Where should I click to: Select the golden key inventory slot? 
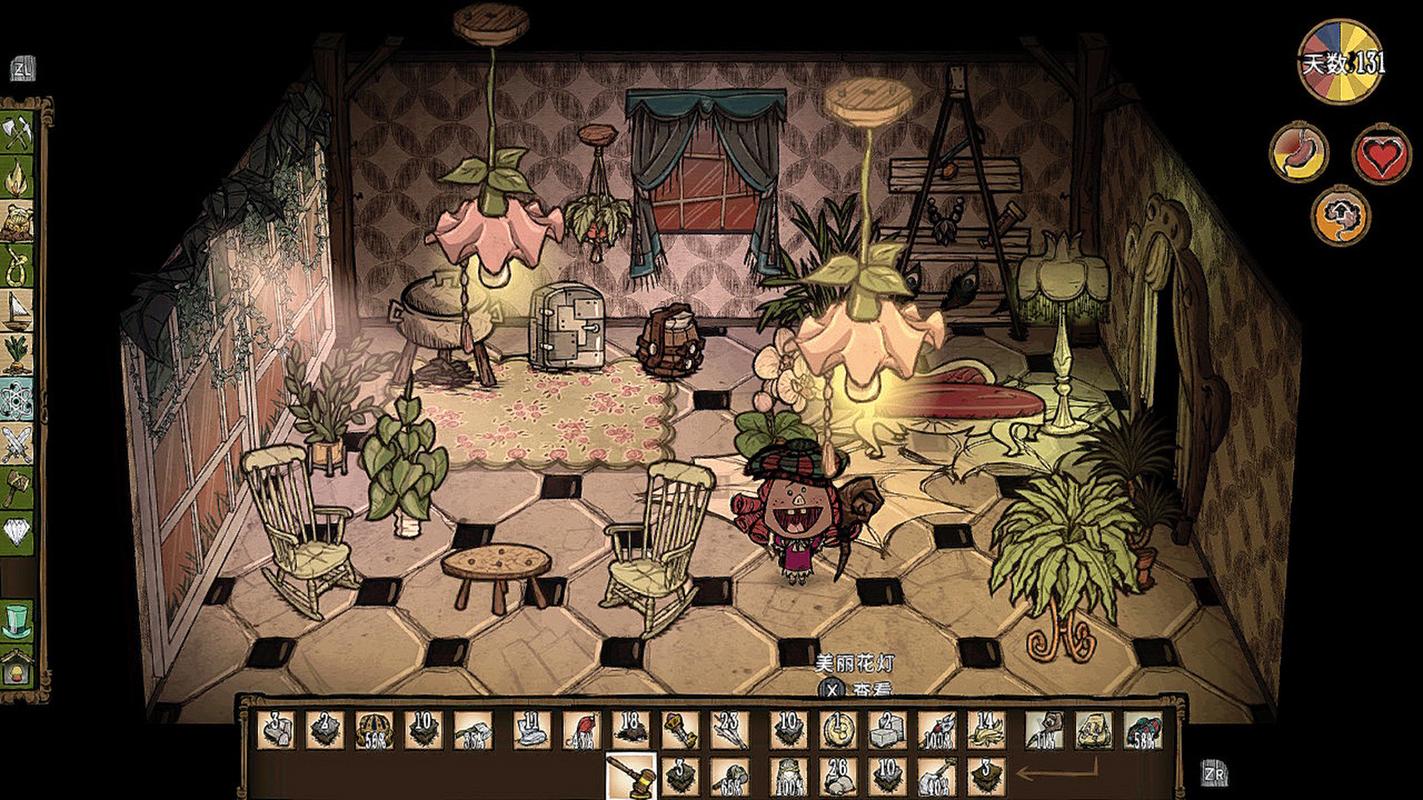(x=680, y=730)
